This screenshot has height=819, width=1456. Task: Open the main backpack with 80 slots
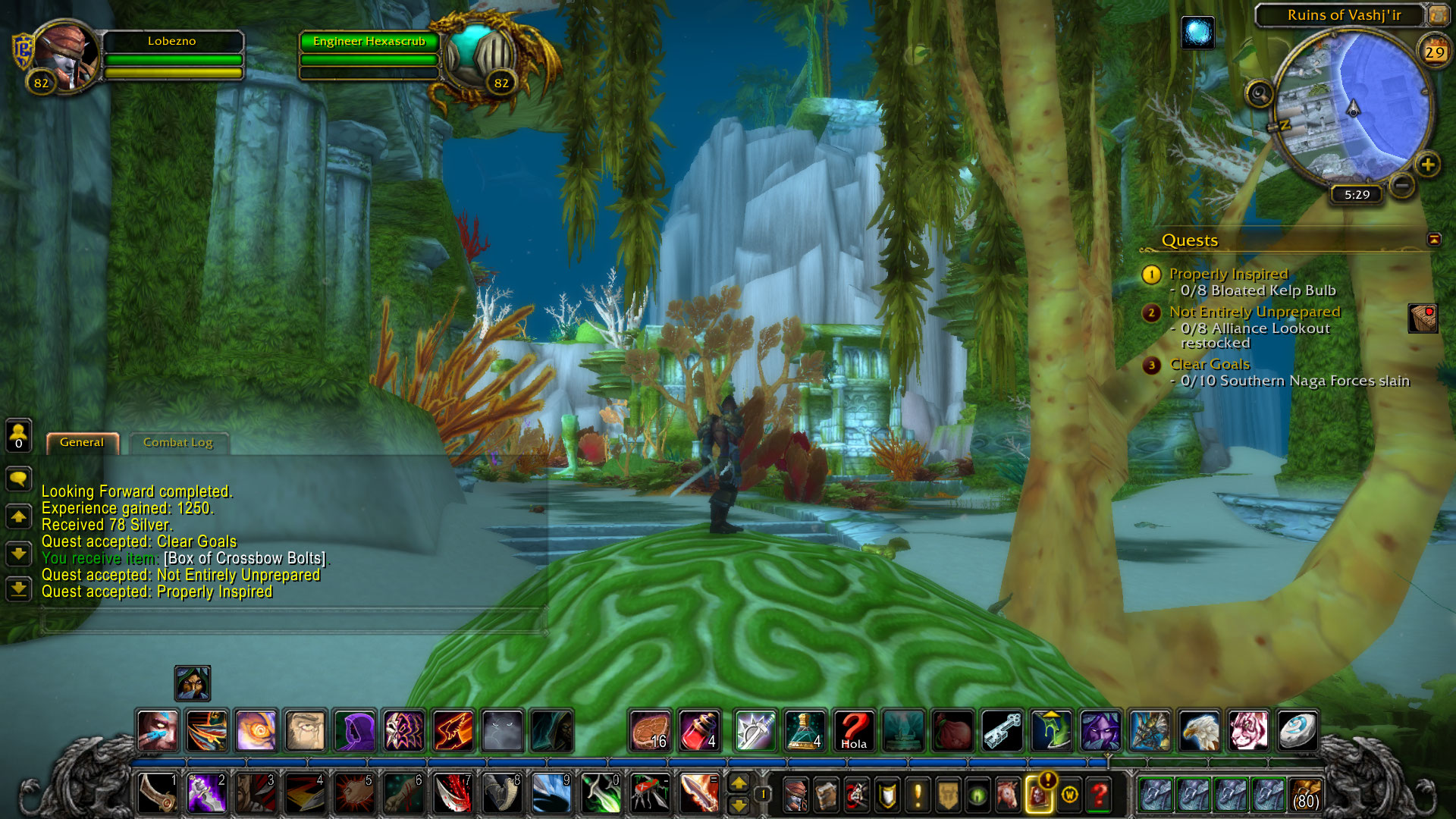1305,795
